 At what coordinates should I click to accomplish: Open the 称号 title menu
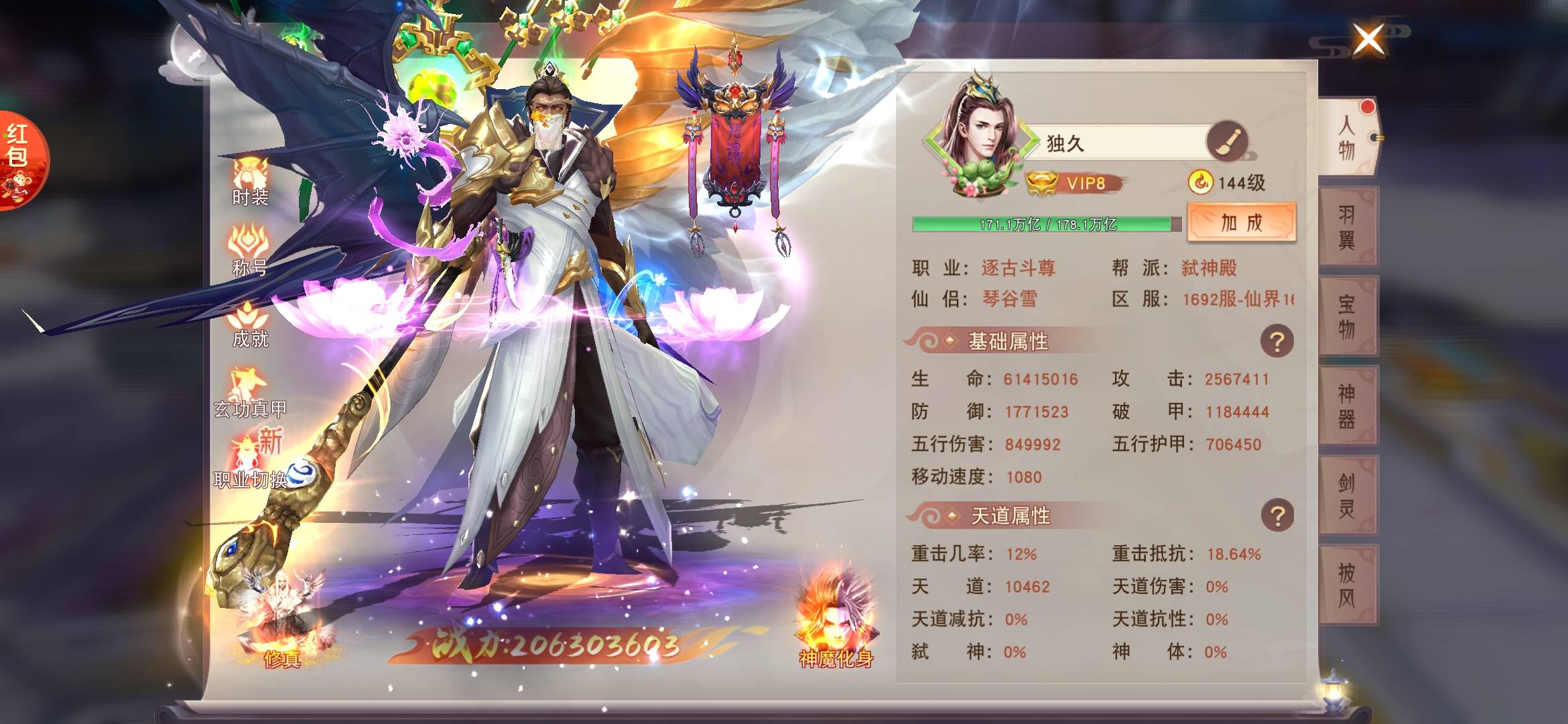250,251
